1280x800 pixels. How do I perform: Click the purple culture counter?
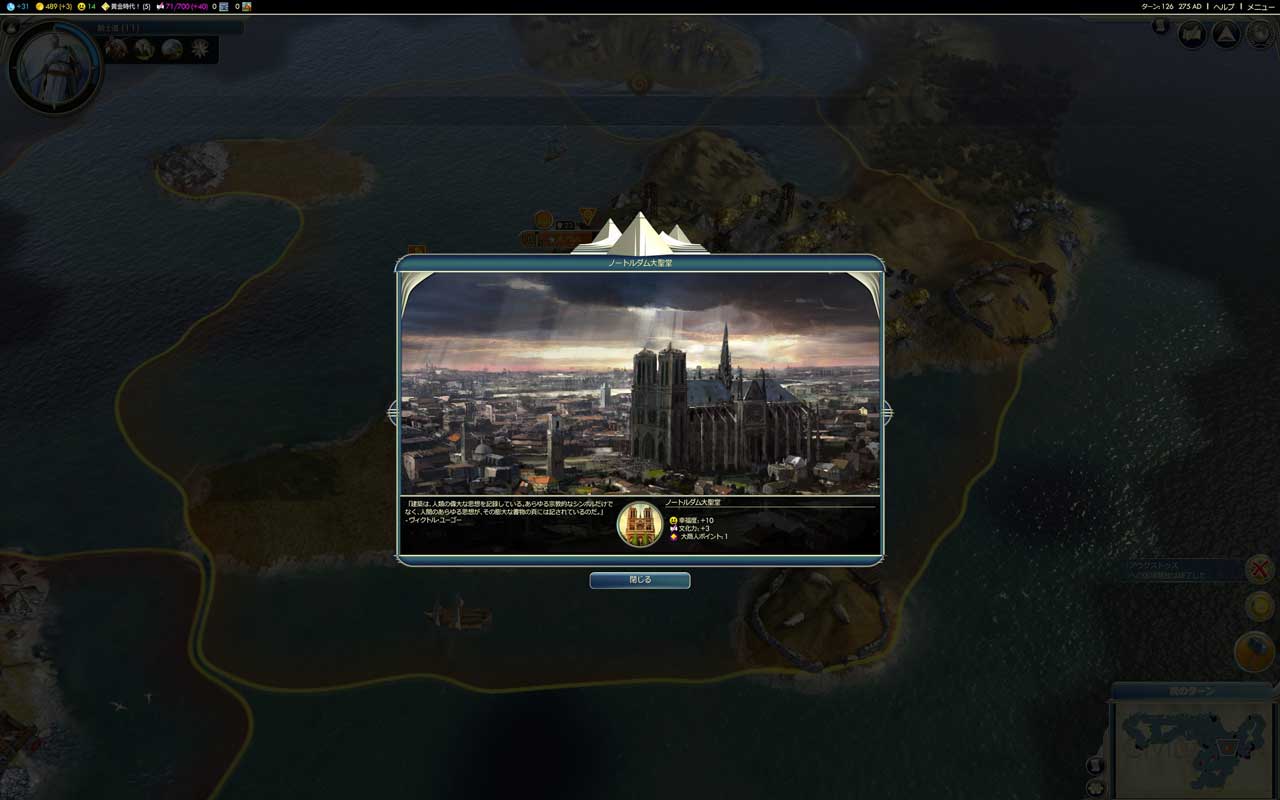tap(182, 6)
